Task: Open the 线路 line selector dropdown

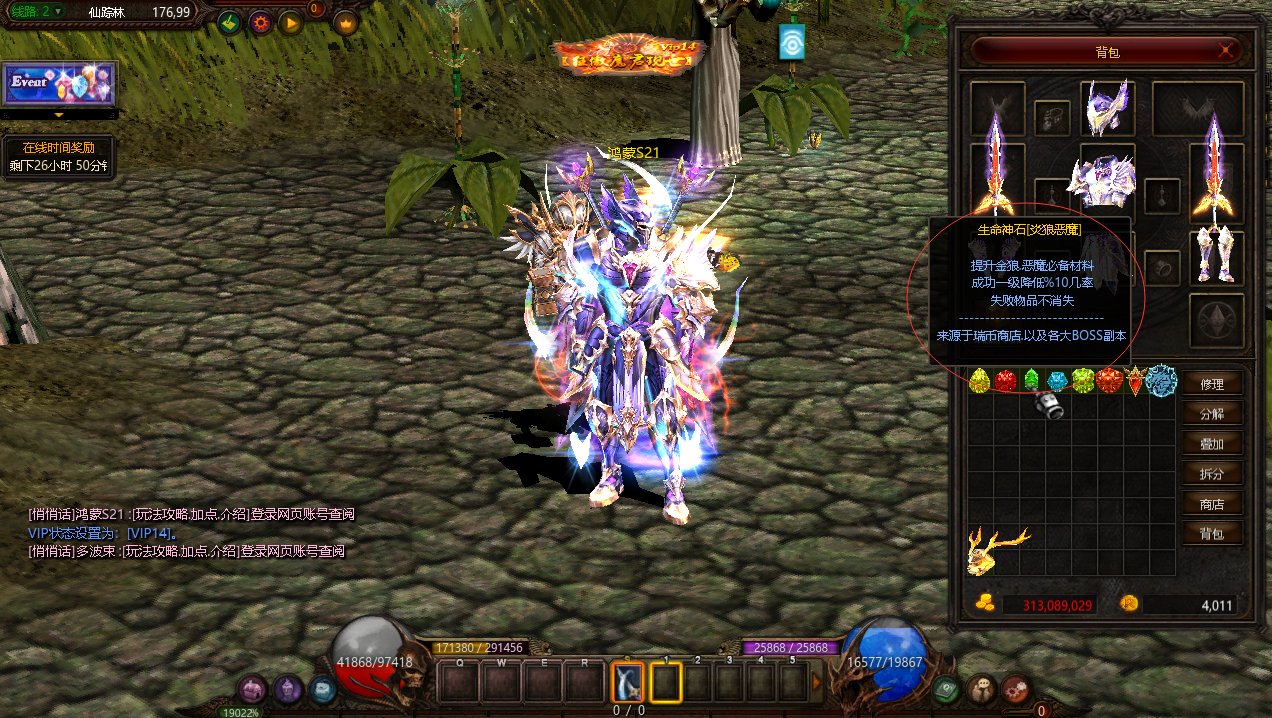Action: pos(58,11)
